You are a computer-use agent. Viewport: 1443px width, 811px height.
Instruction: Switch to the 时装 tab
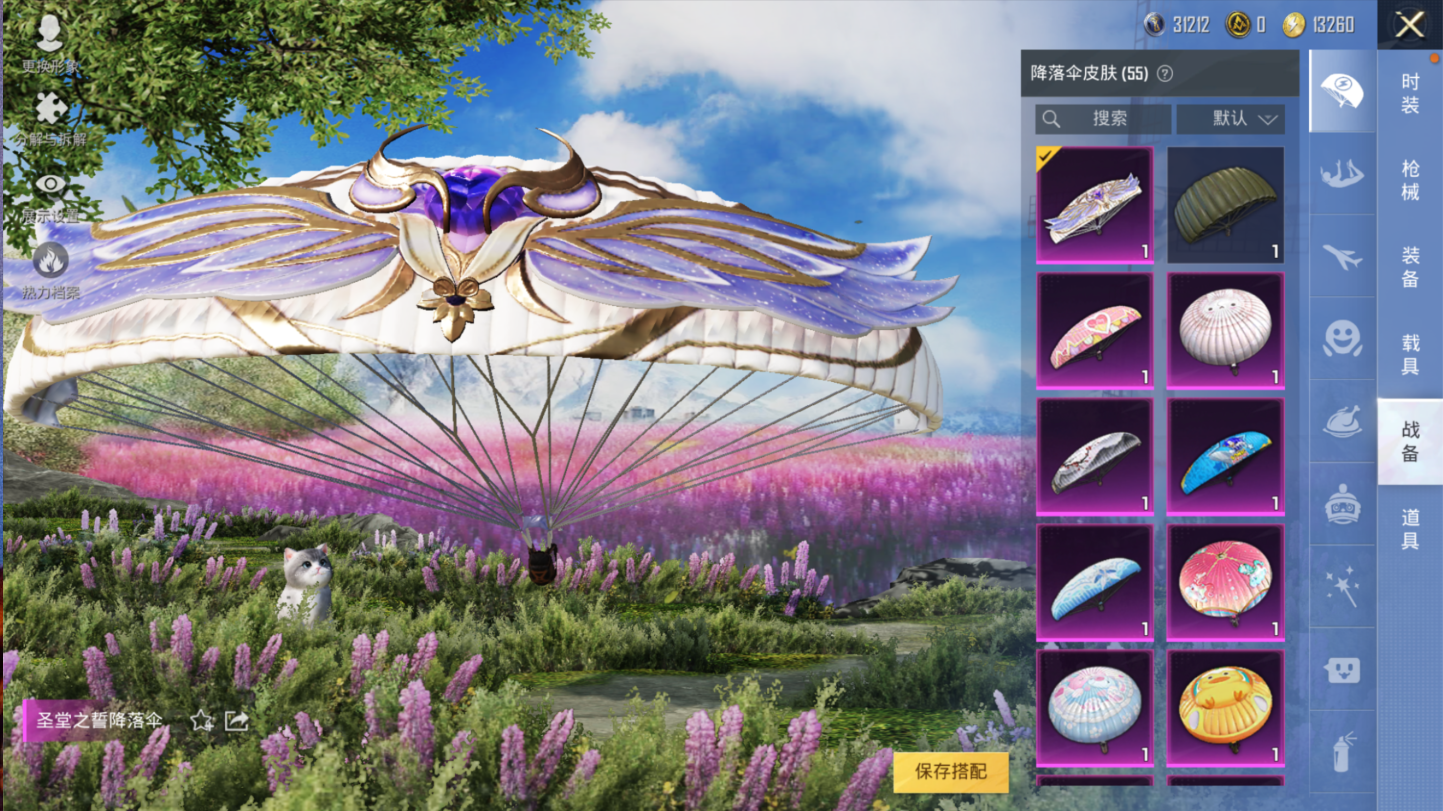click(x=1410, y=93)
